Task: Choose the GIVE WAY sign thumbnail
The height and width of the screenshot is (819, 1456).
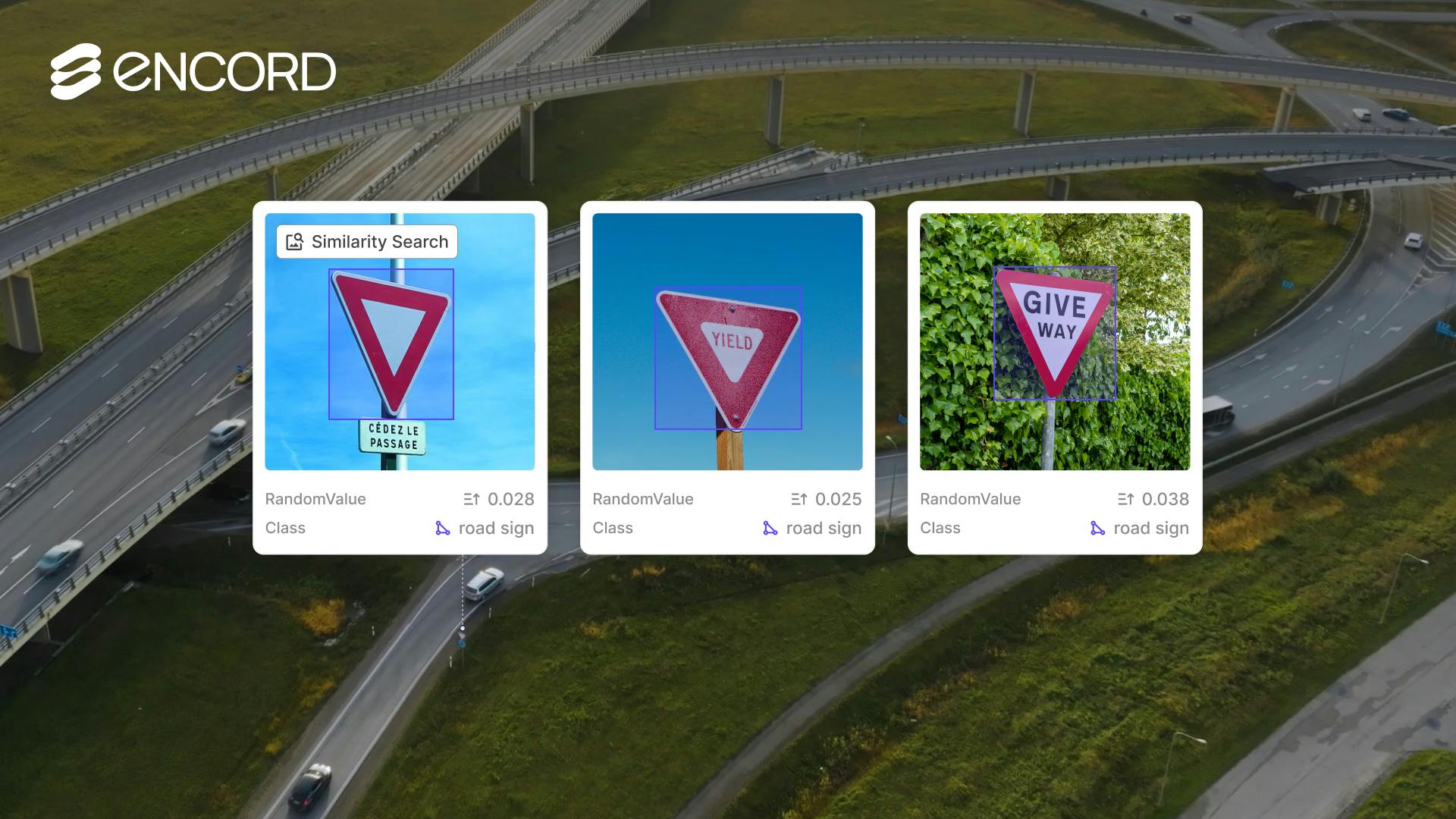Action: pos(1054,341)
